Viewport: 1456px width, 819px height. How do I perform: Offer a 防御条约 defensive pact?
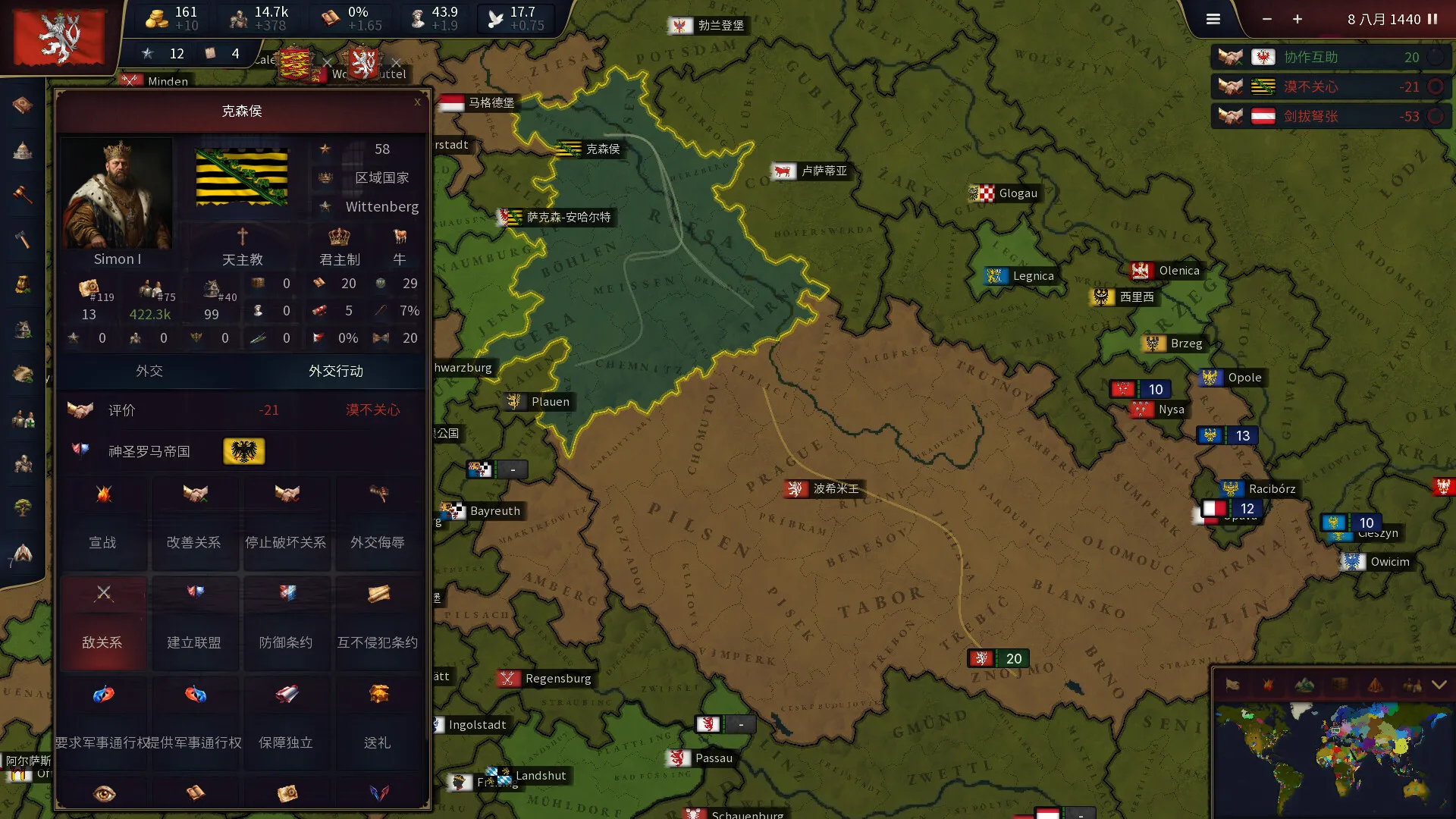286,623
